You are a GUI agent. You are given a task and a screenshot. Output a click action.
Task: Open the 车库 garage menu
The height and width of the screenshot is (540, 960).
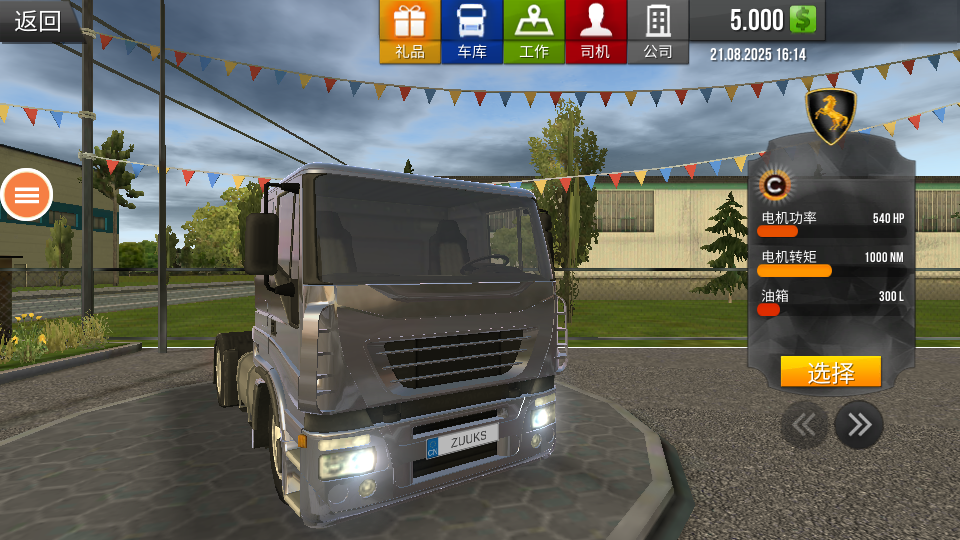(472, 32)
